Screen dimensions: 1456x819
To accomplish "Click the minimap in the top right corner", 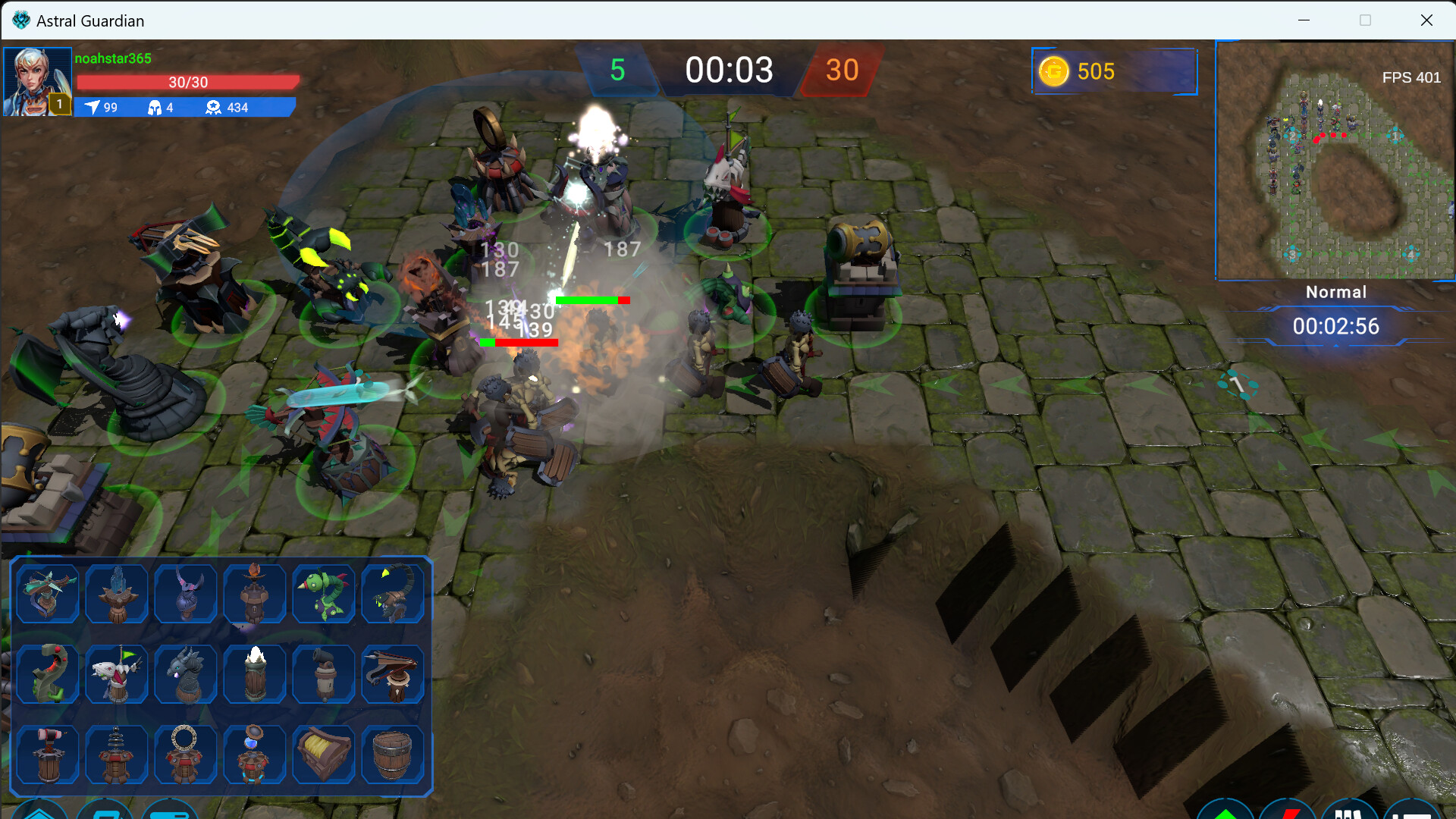I will (1335, 161).
